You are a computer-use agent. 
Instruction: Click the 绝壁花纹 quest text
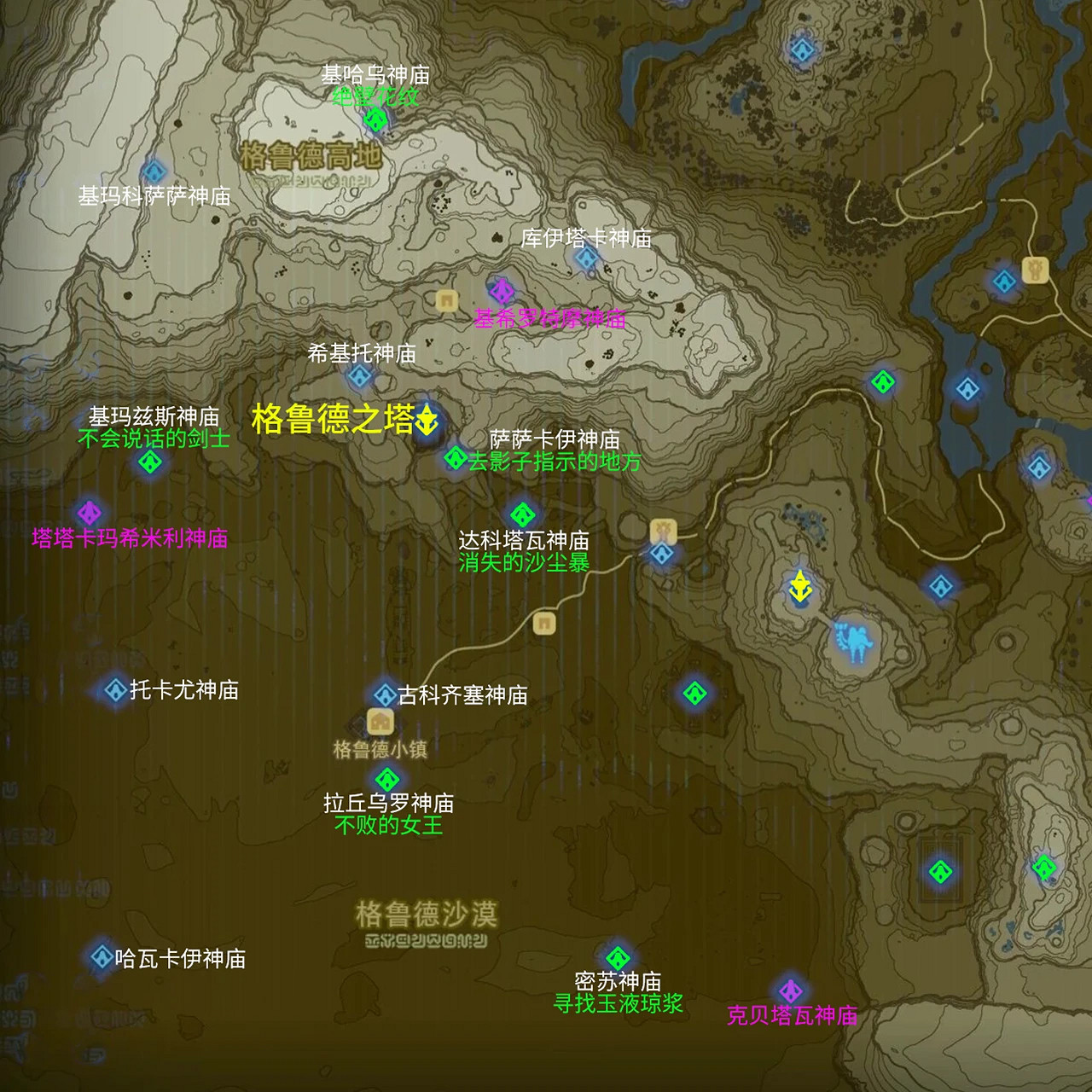(x=375, y=96)
